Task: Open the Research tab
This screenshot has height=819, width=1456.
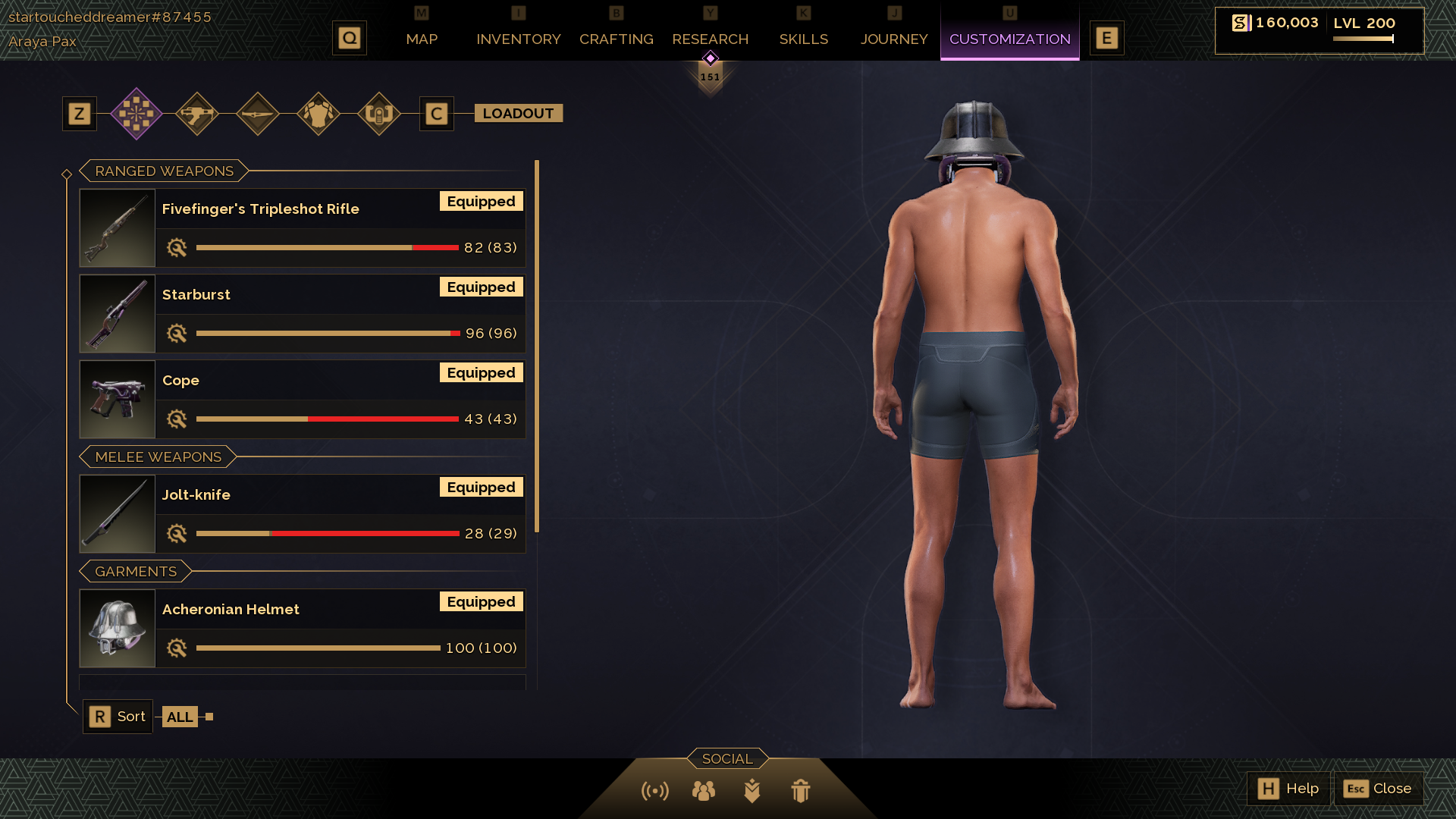Action: (710, 39)
